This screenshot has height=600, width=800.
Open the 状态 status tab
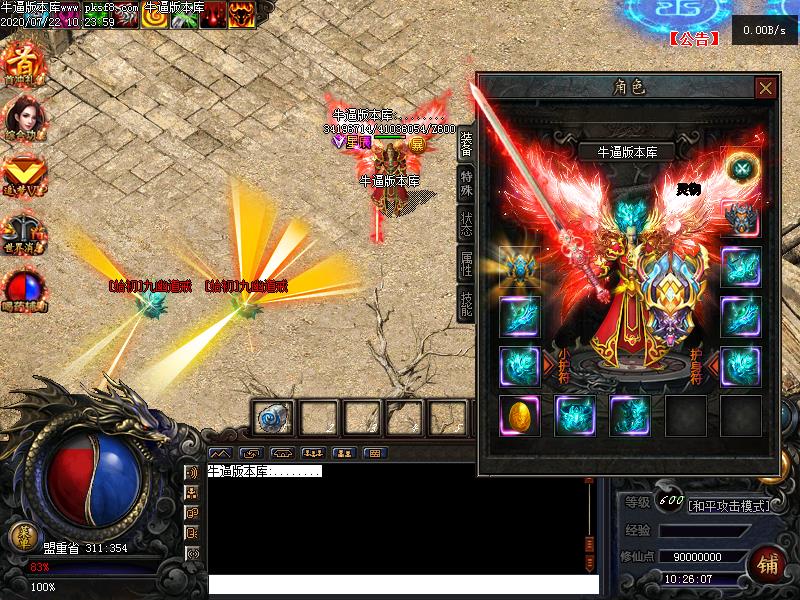click(466, 223)
